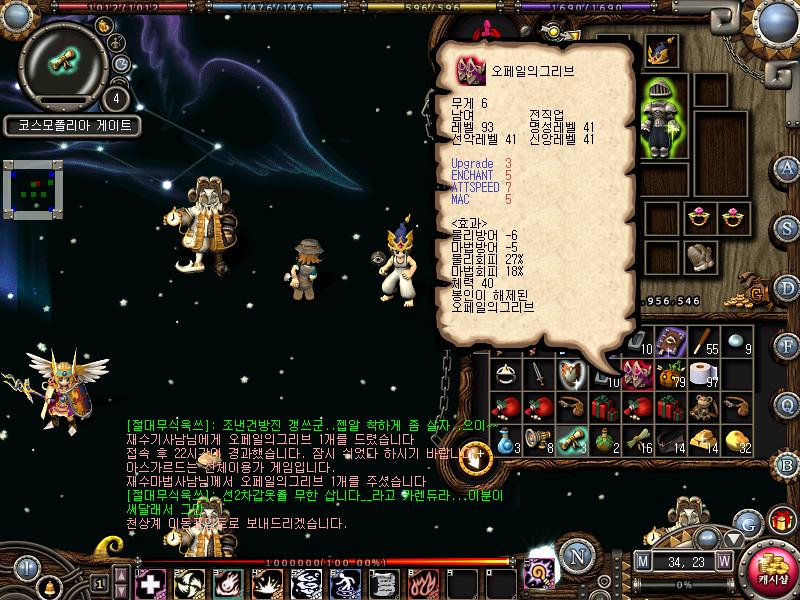Click the red gift box icon

(782, 520)
